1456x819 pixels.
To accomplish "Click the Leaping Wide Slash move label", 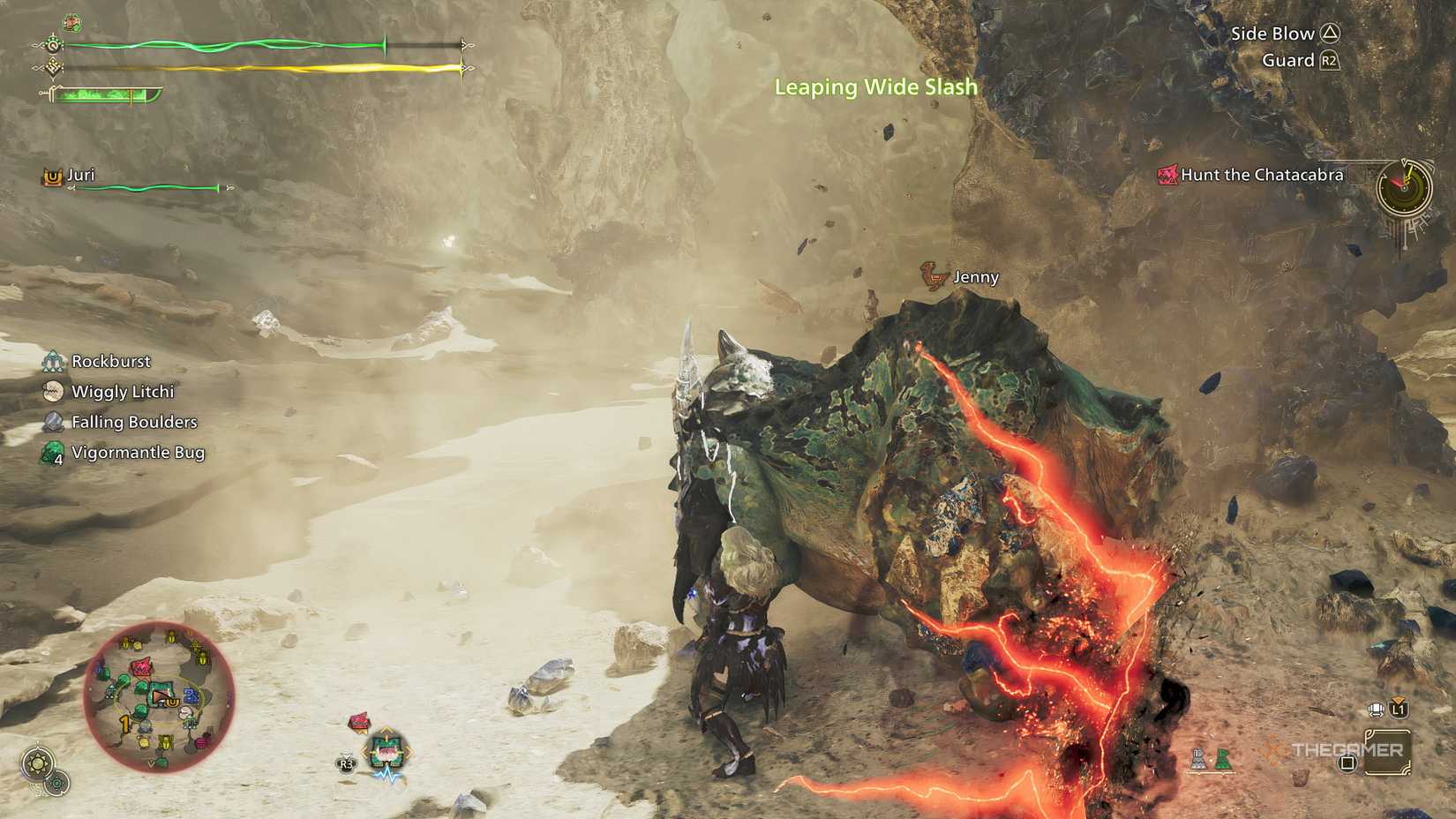I will coord(874,87).
